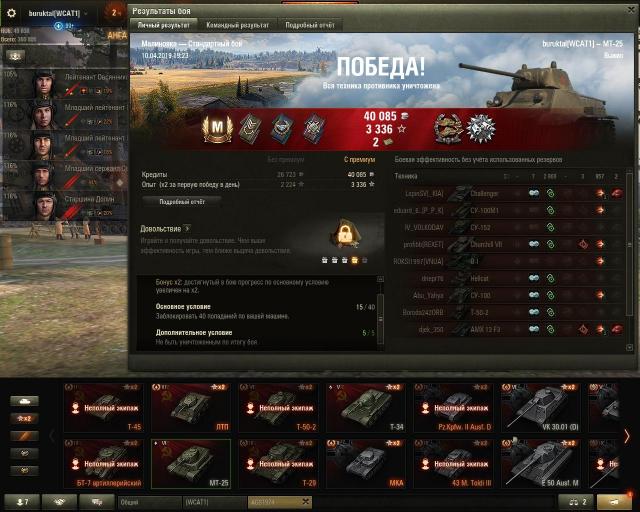Open the Подробный отчёт tab
The image size is (640, 512).
pos(309,24)
